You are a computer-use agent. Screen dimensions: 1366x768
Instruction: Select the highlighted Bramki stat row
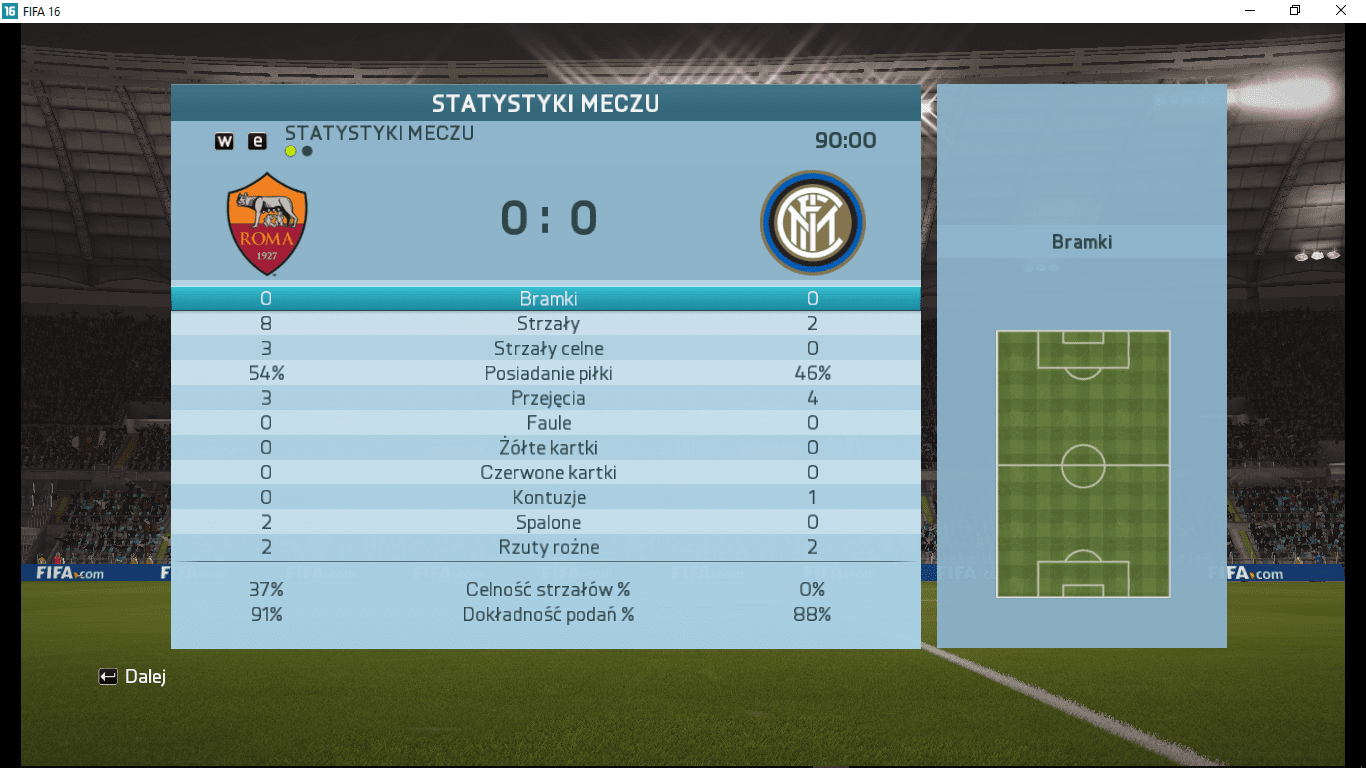(547, 299)
